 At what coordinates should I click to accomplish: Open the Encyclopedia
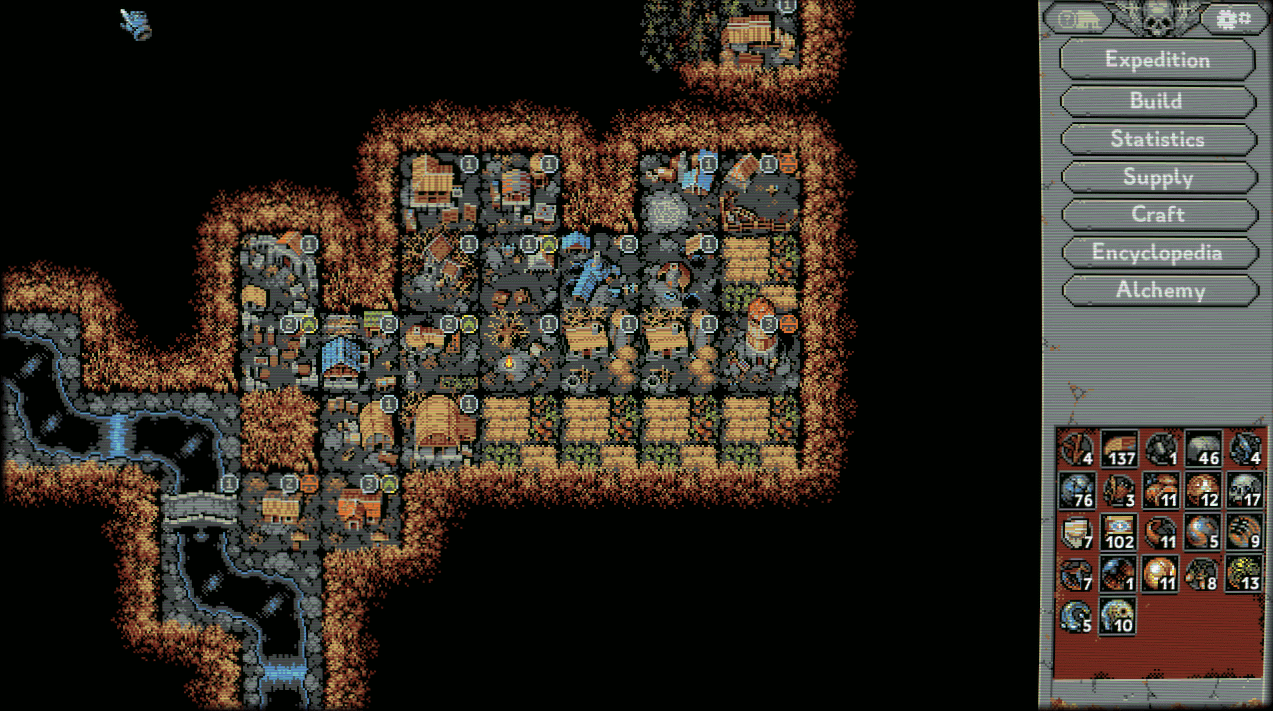click(x=1157, y=252)
